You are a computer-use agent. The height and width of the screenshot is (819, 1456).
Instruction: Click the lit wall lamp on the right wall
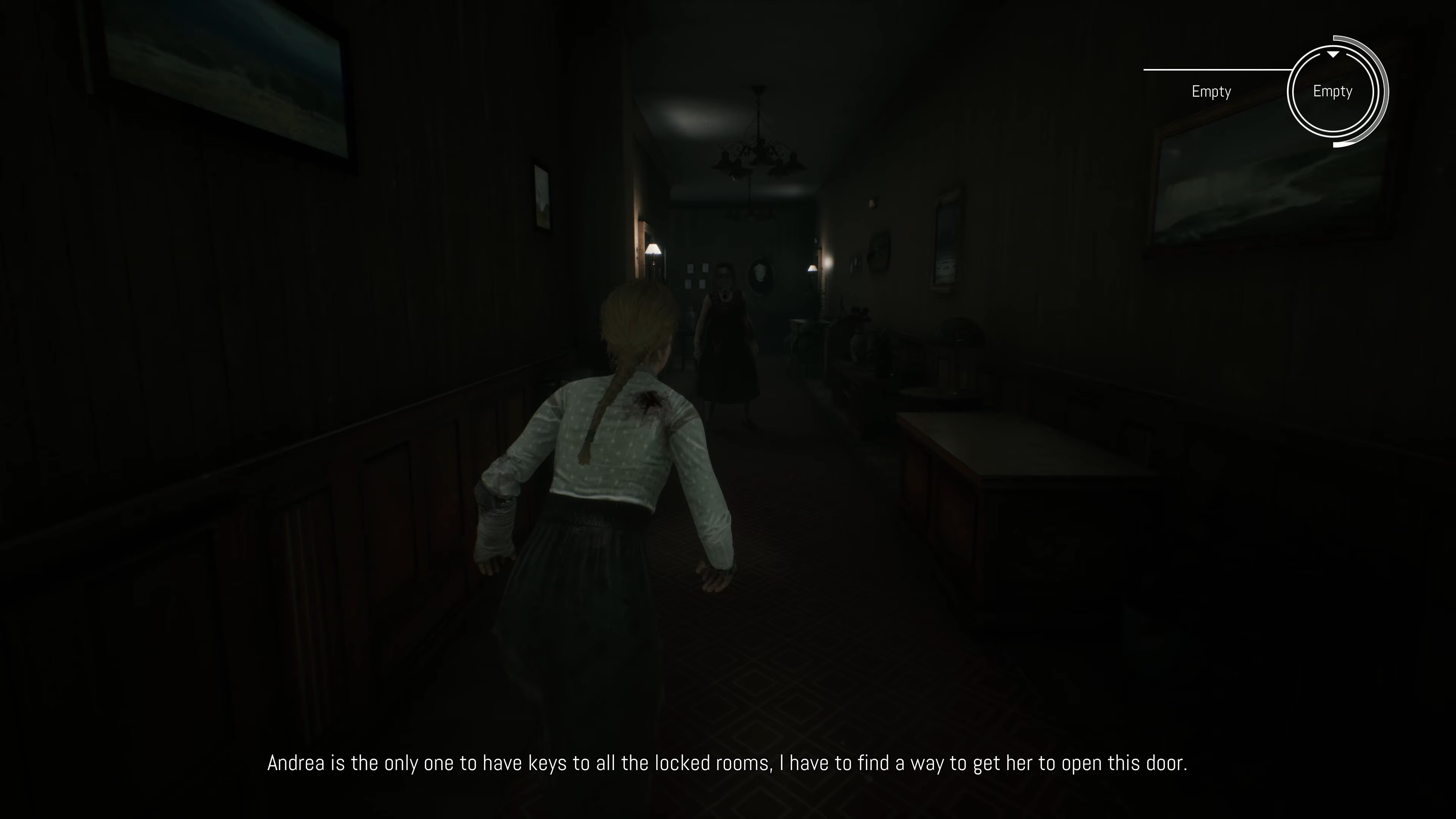(812, 268)
